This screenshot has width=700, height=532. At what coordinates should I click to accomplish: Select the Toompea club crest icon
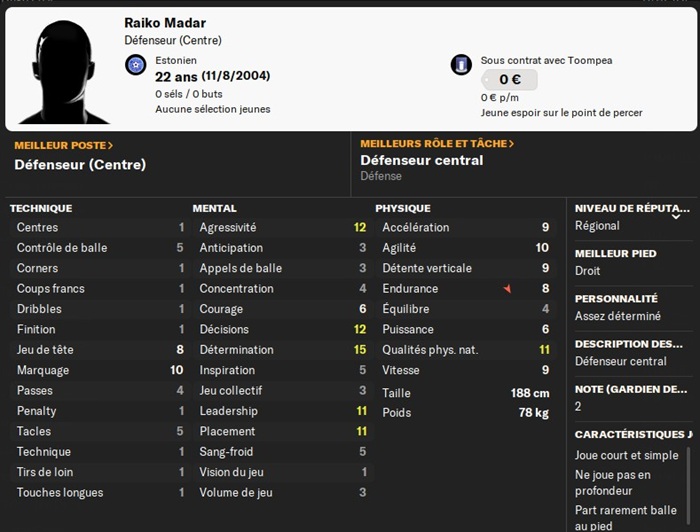(x=461, y=65)
